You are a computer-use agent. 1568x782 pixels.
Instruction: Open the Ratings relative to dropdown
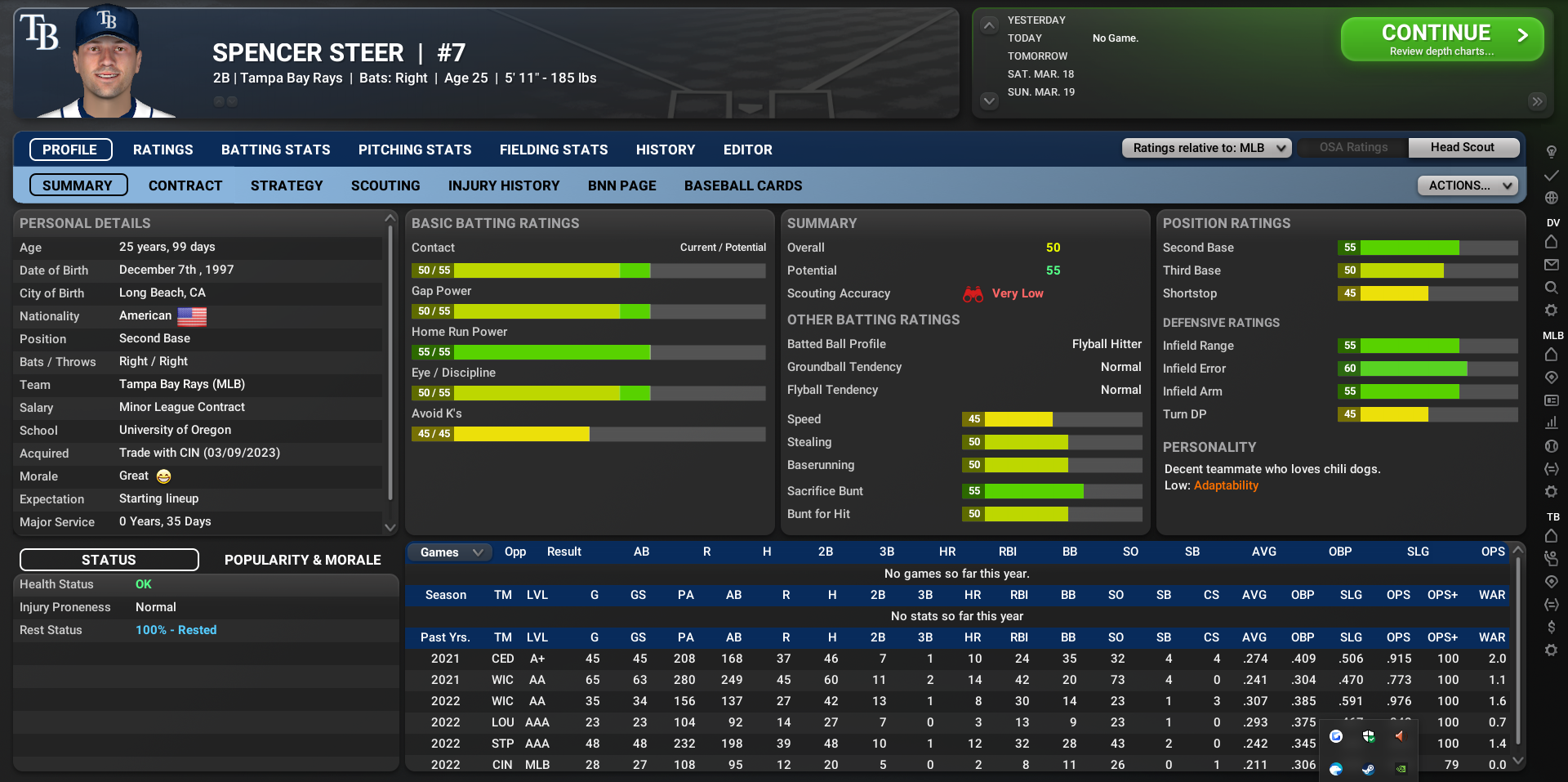pyautogui.click(x=1206, y=148)
